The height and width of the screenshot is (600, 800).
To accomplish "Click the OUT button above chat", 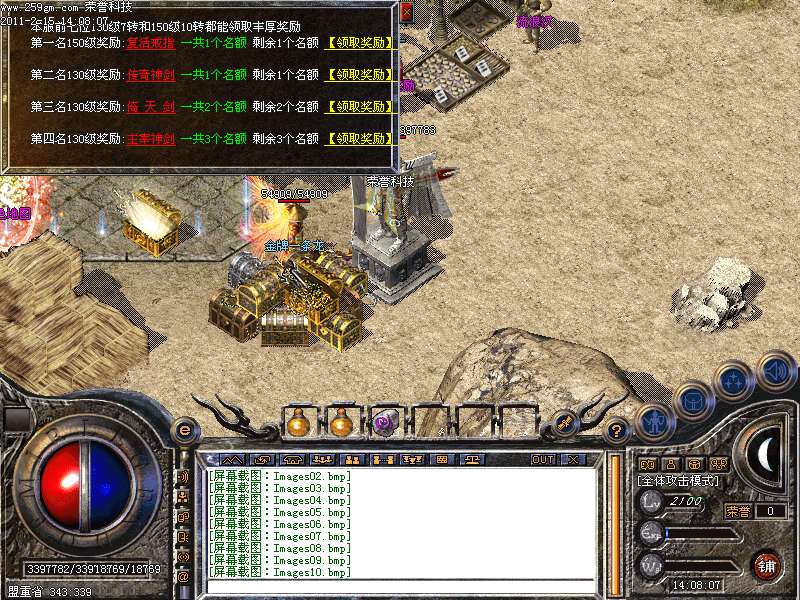I will [543, 459].
